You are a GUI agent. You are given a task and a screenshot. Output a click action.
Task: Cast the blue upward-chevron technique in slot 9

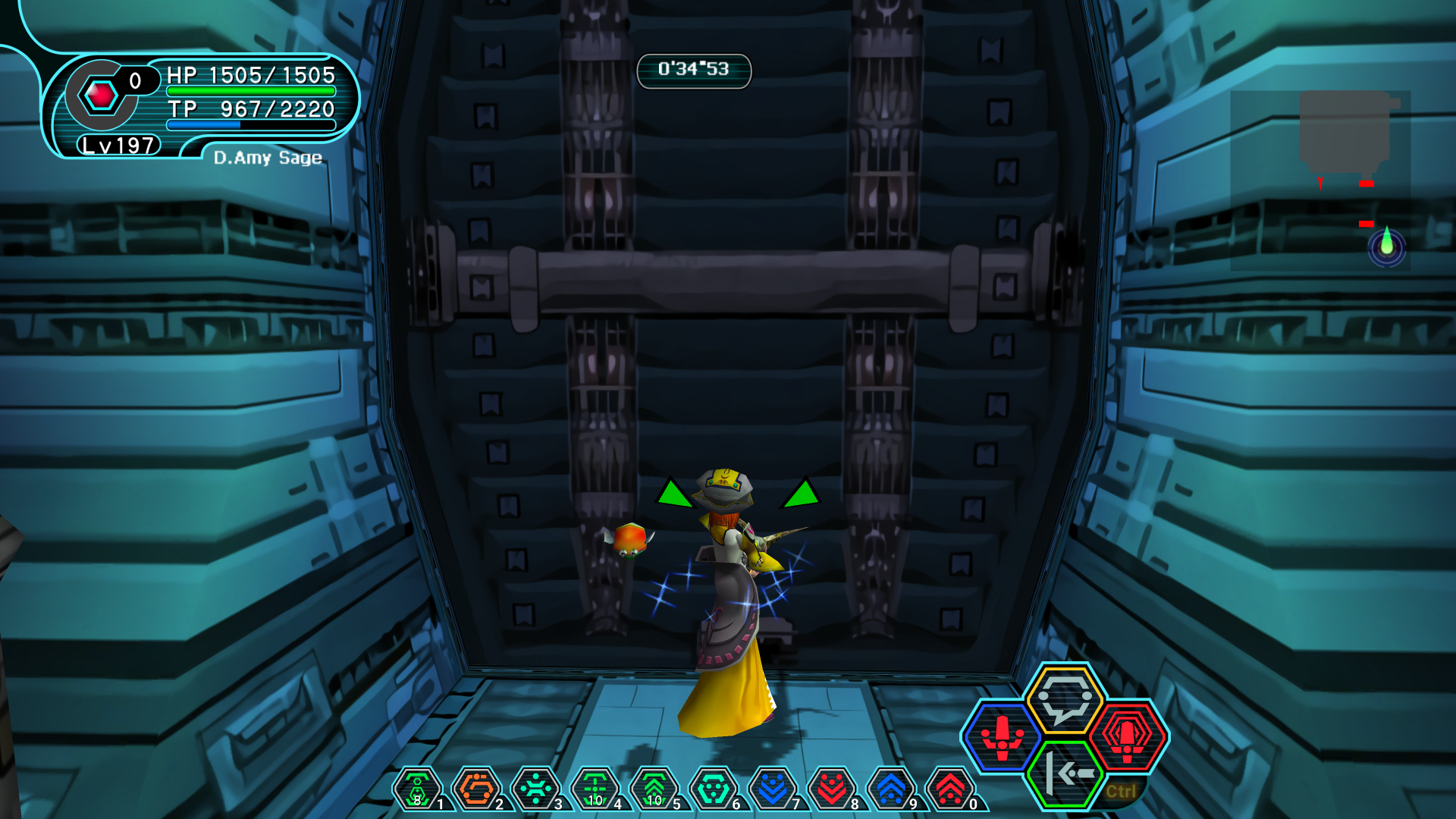[891, 789]
